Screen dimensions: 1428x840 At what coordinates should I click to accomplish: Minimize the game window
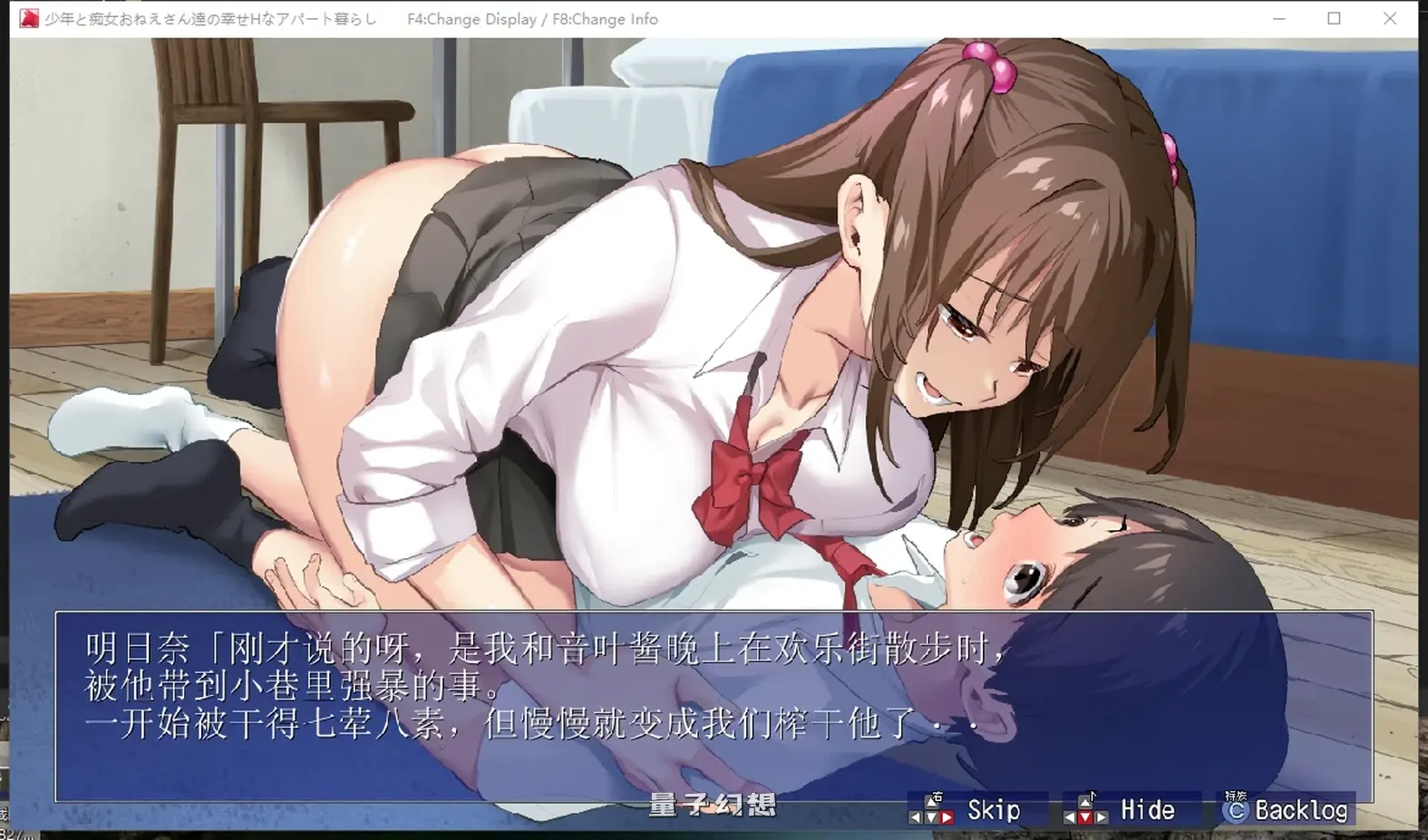[1278, 18]
